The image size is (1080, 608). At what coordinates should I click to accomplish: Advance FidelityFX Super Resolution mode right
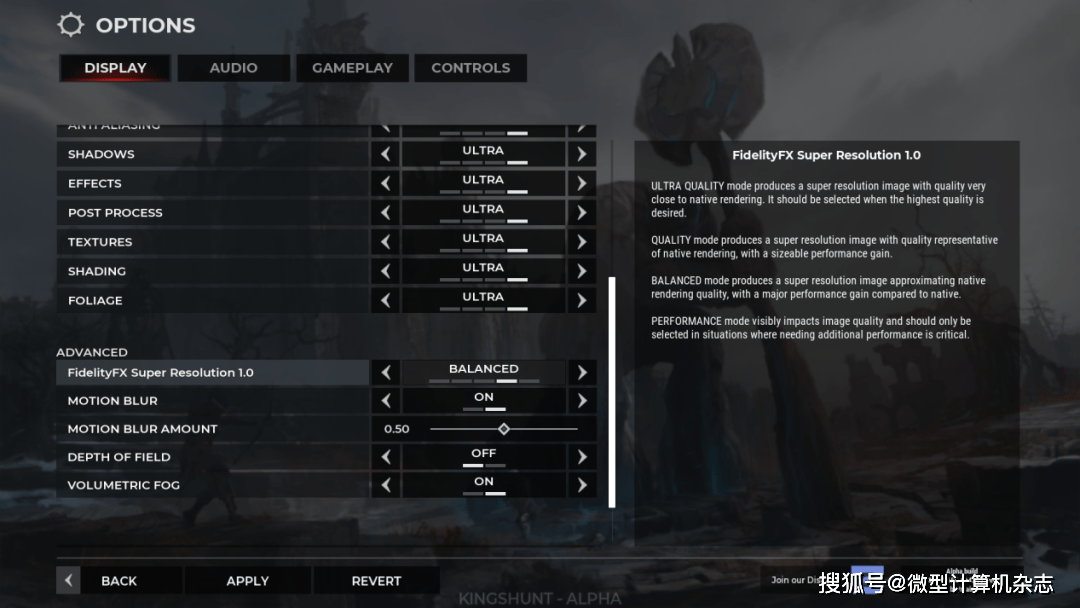tap(581, 372)
